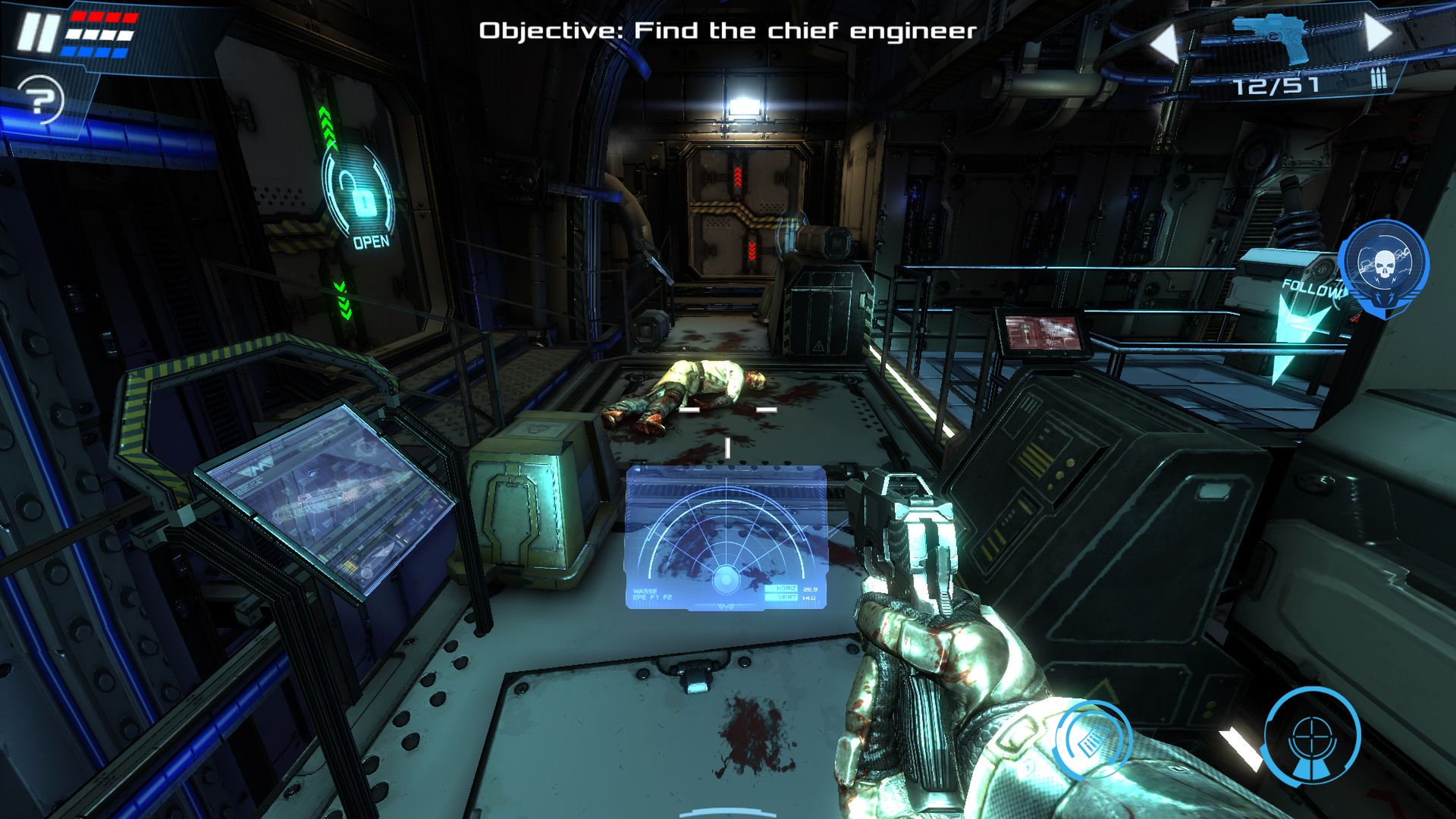Switch to the next weapon with the right arrow
Viewport: 1456px width, 819px height.
pos(1379,33)
